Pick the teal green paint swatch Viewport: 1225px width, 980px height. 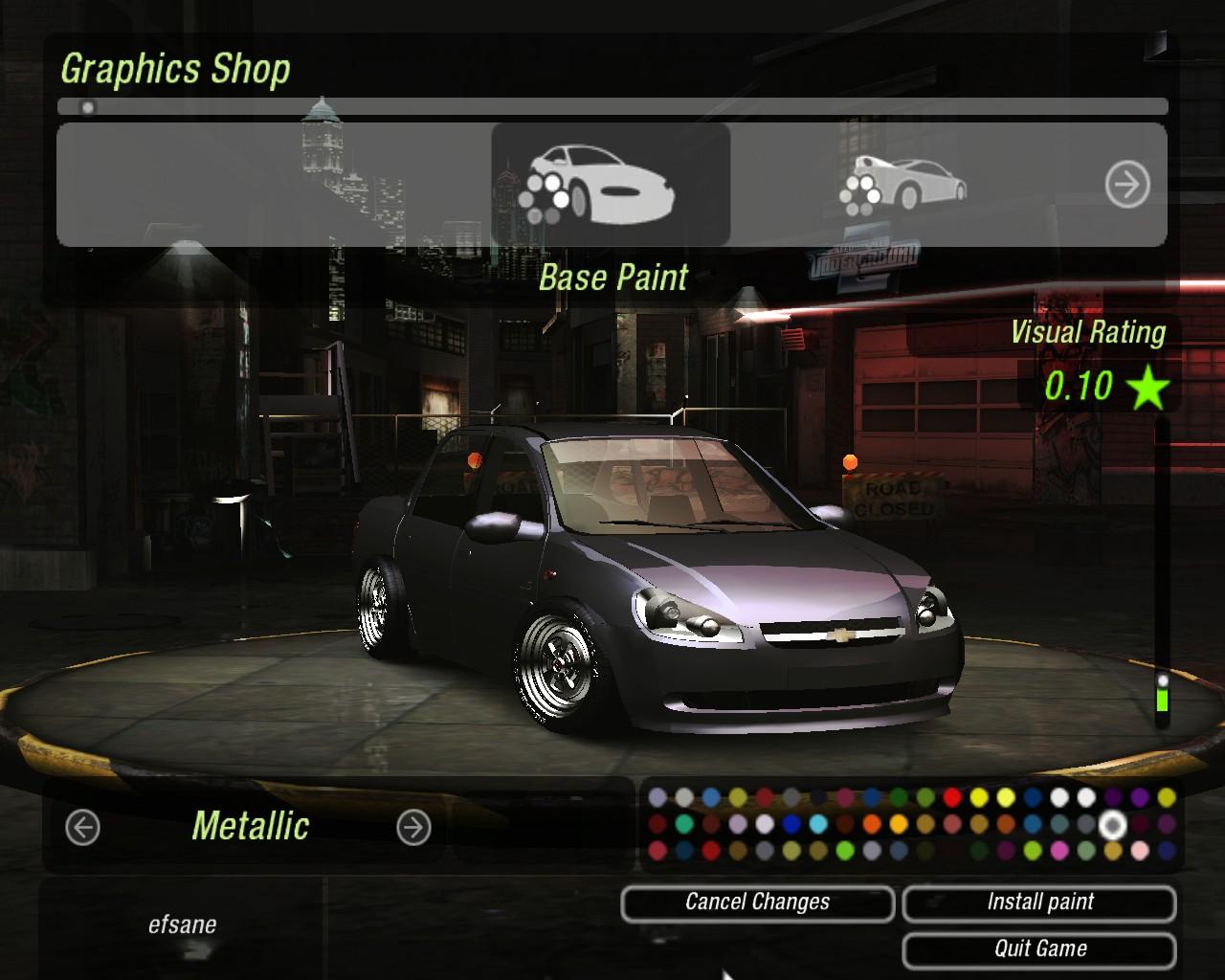pyautogui.click(x=684, y=823)
